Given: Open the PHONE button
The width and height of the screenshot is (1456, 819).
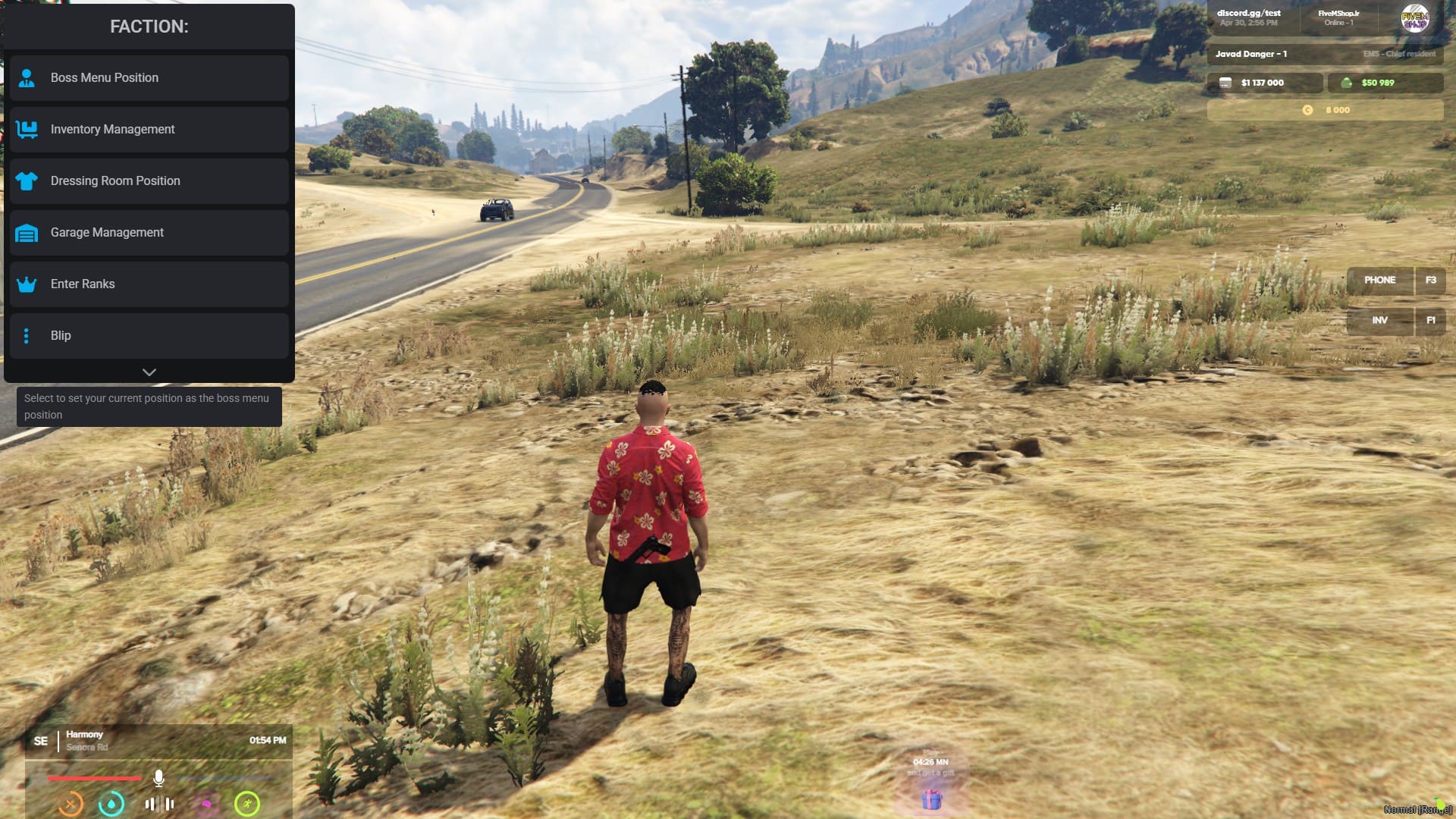Looking at the screenshot, I should 1379,281.
